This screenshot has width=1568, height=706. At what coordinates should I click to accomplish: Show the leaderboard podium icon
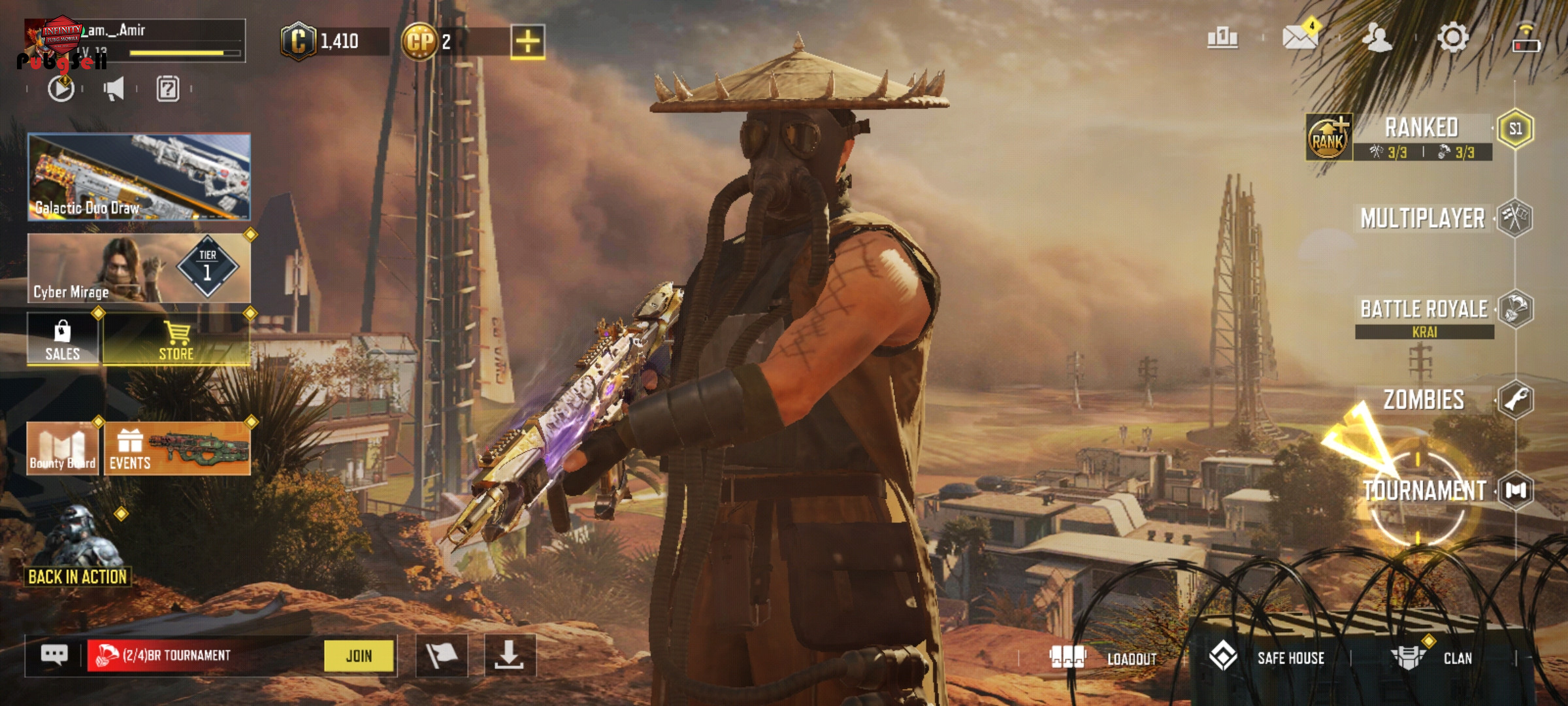(x=1222, y=37)
